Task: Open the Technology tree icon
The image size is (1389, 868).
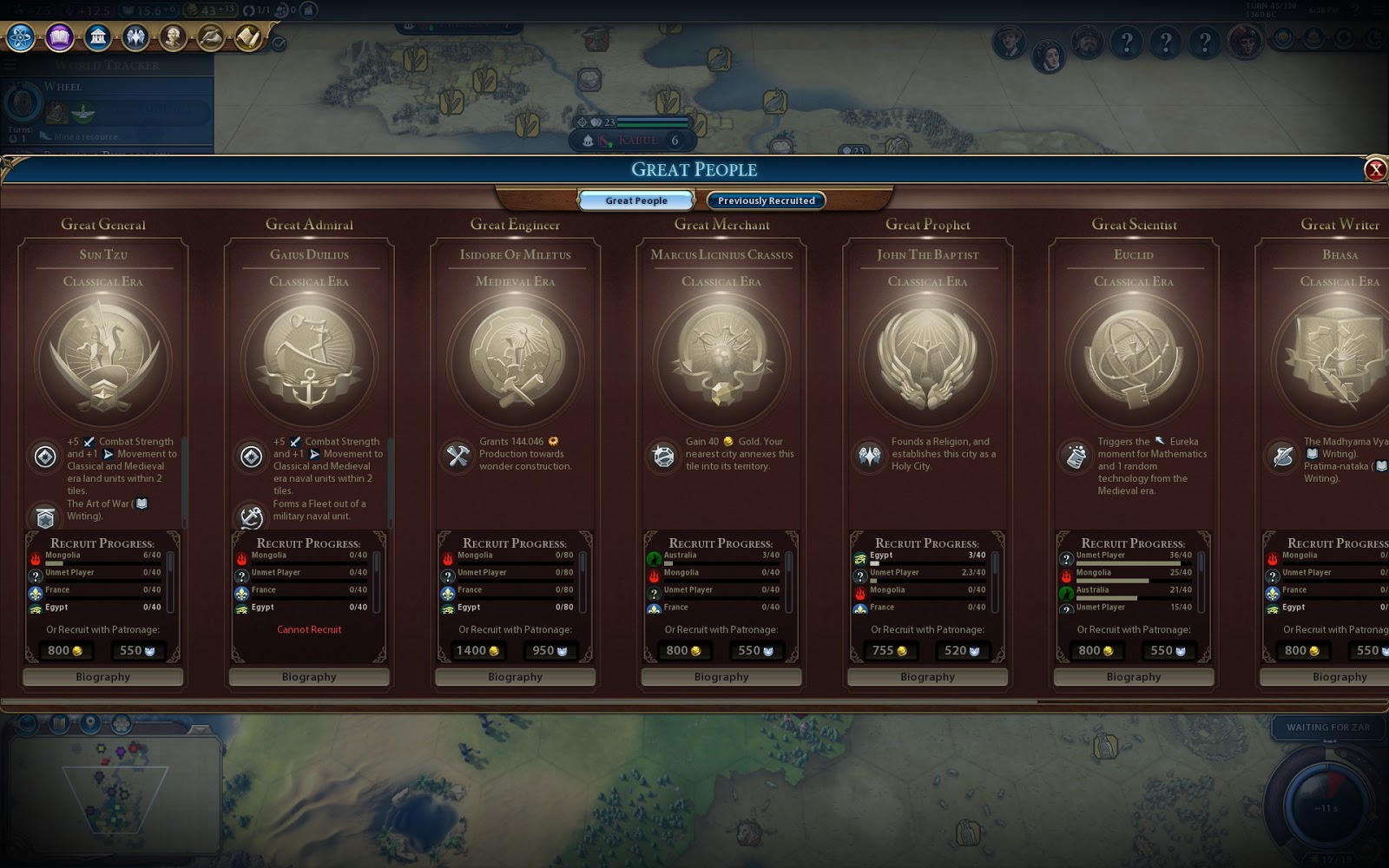Action: point(21,37)
